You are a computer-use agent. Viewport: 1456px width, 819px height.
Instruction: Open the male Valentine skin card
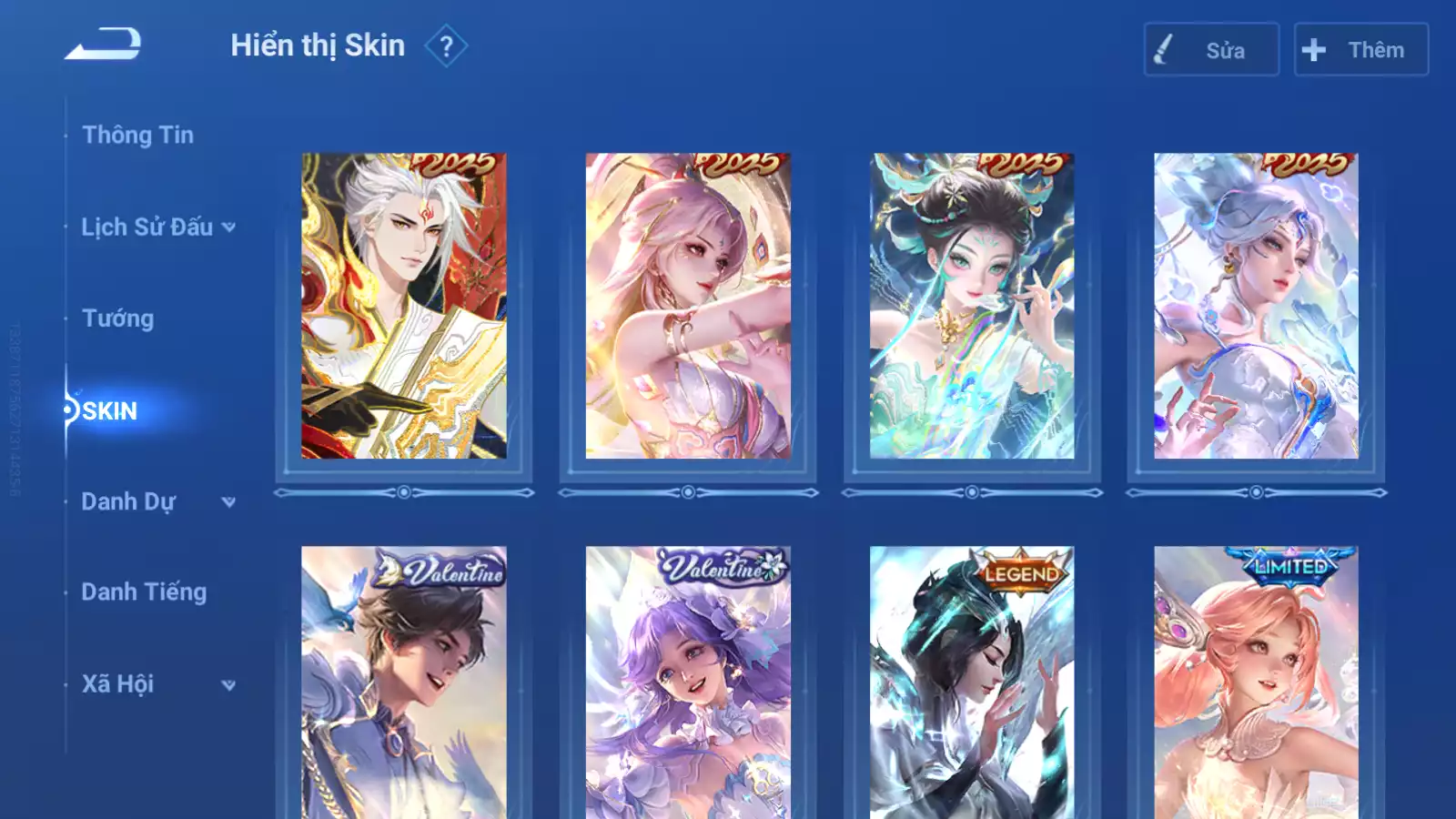point(404,682)
